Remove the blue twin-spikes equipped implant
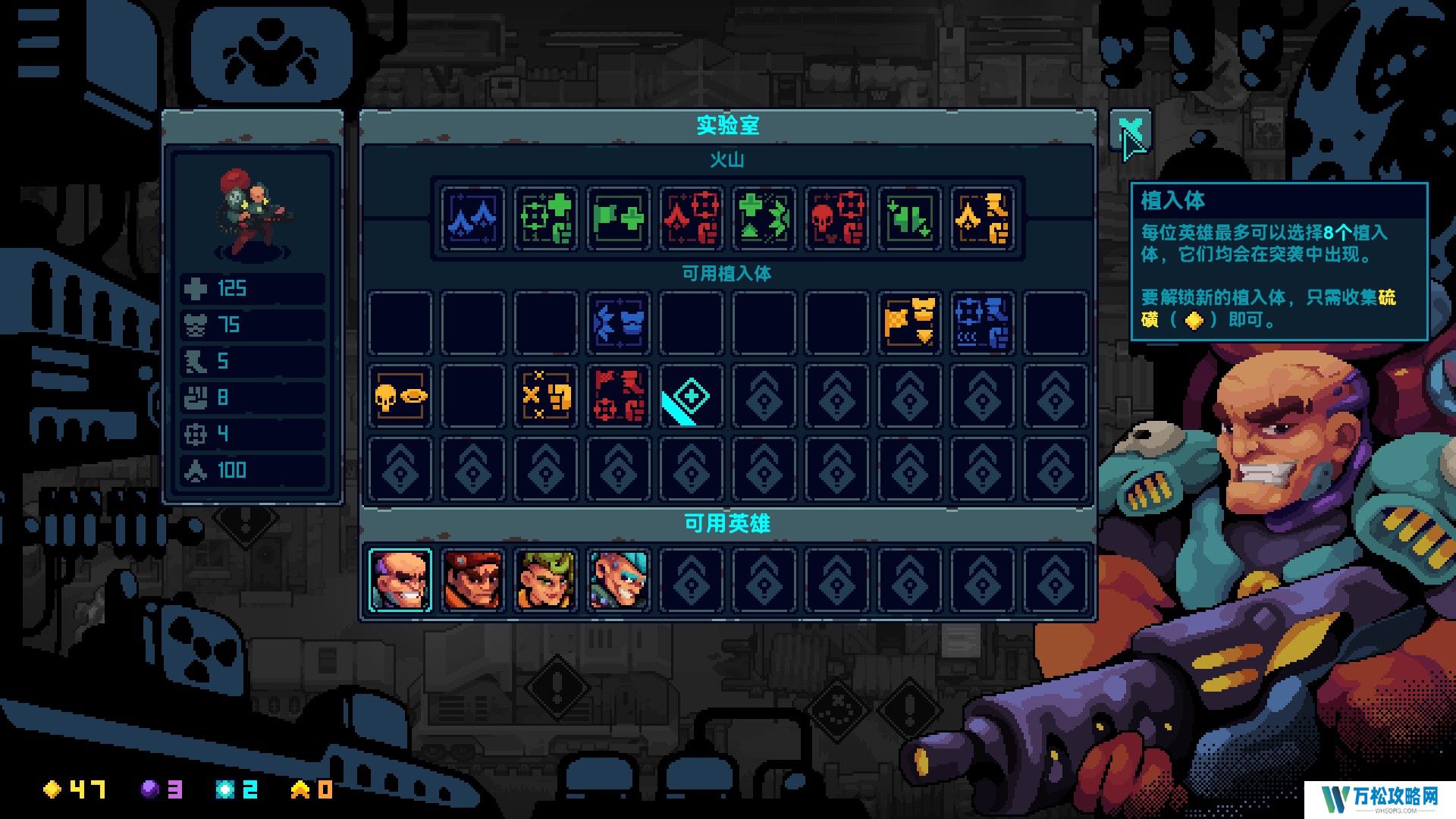 pyautogui.click(x=473, y=218)
